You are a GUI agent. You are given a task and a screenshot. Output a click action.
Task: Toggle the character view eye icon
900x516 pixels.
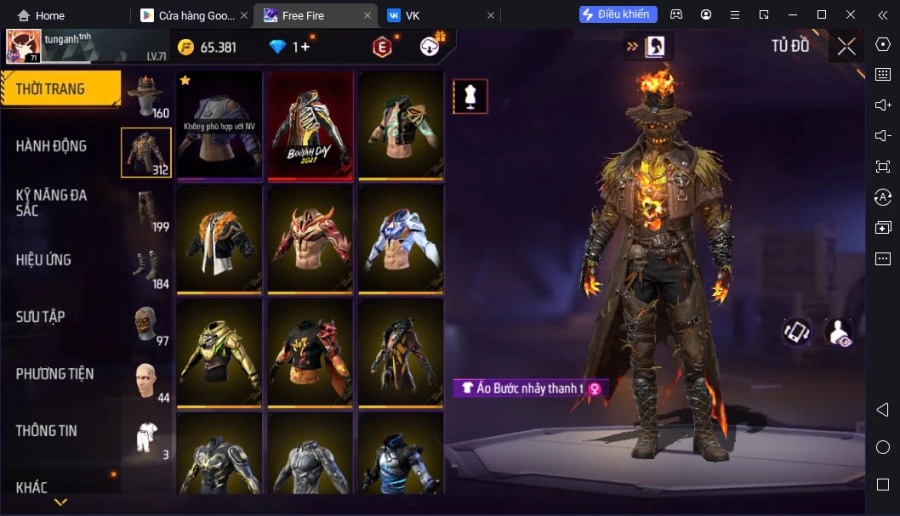click(x=838, y=333)
